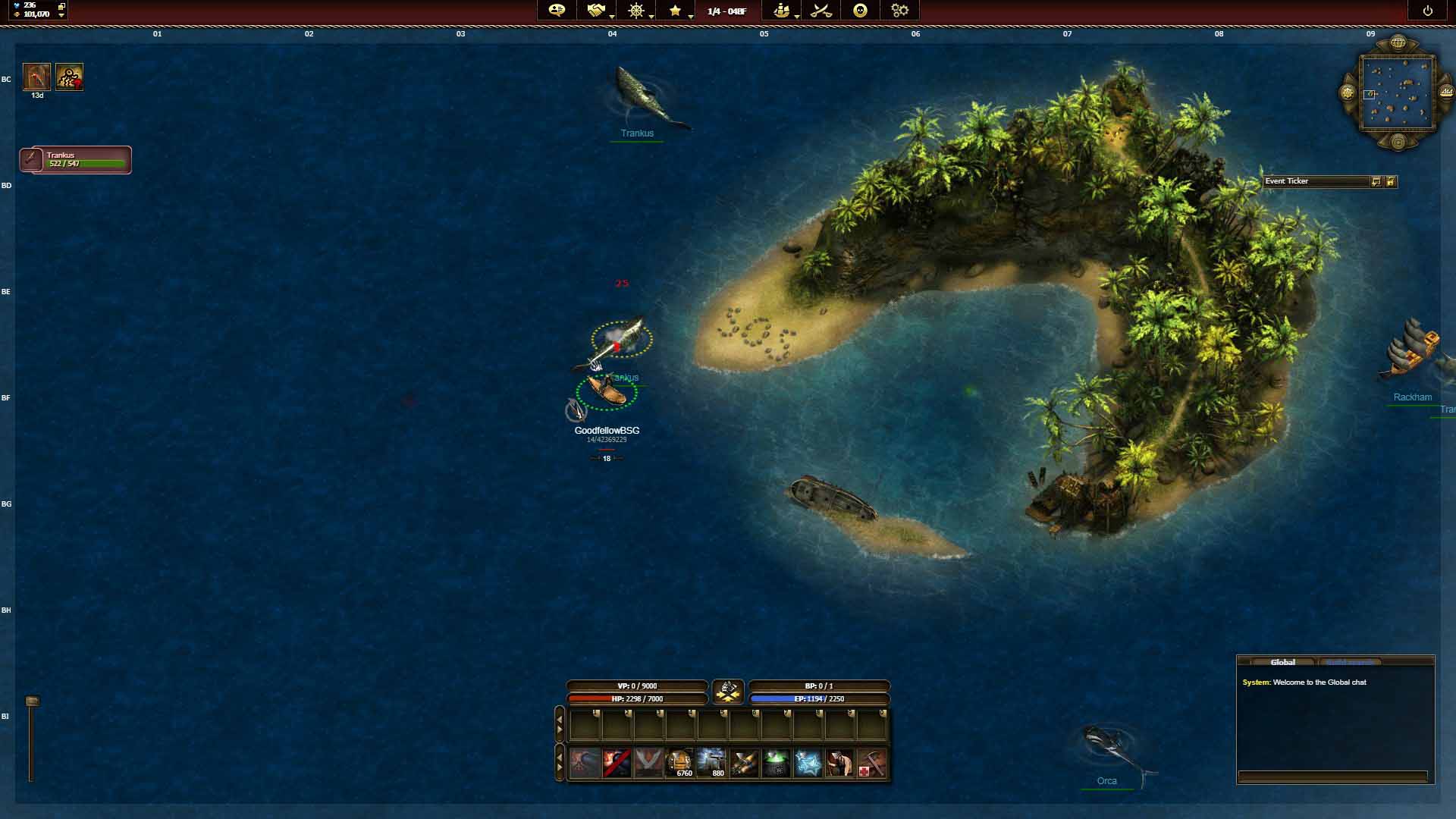Use the repair hammer ability
The height and width of the screenshot is (819, 1456).
pos(871,763)
